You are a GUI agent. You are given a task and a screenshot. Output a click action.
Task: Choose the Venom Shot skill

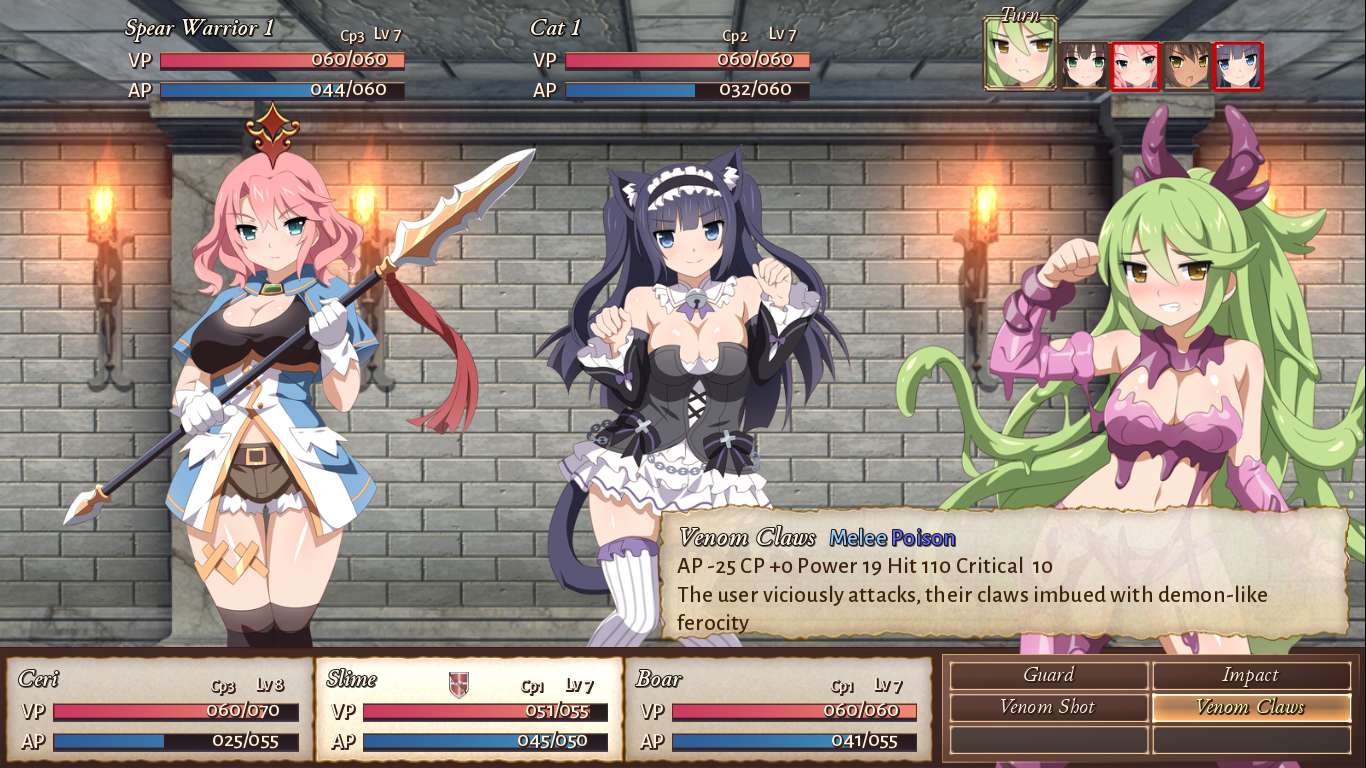(1047, 707)
